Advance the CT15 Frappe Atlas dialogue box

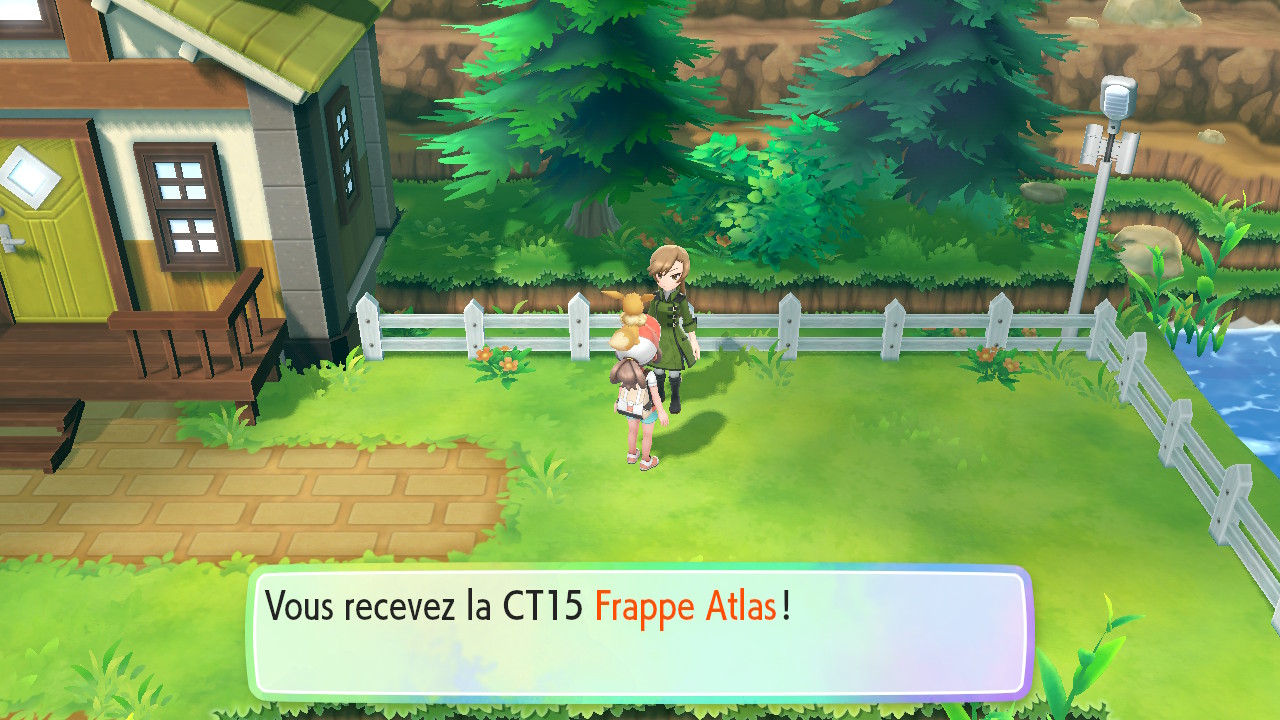[x=640, y=634]
